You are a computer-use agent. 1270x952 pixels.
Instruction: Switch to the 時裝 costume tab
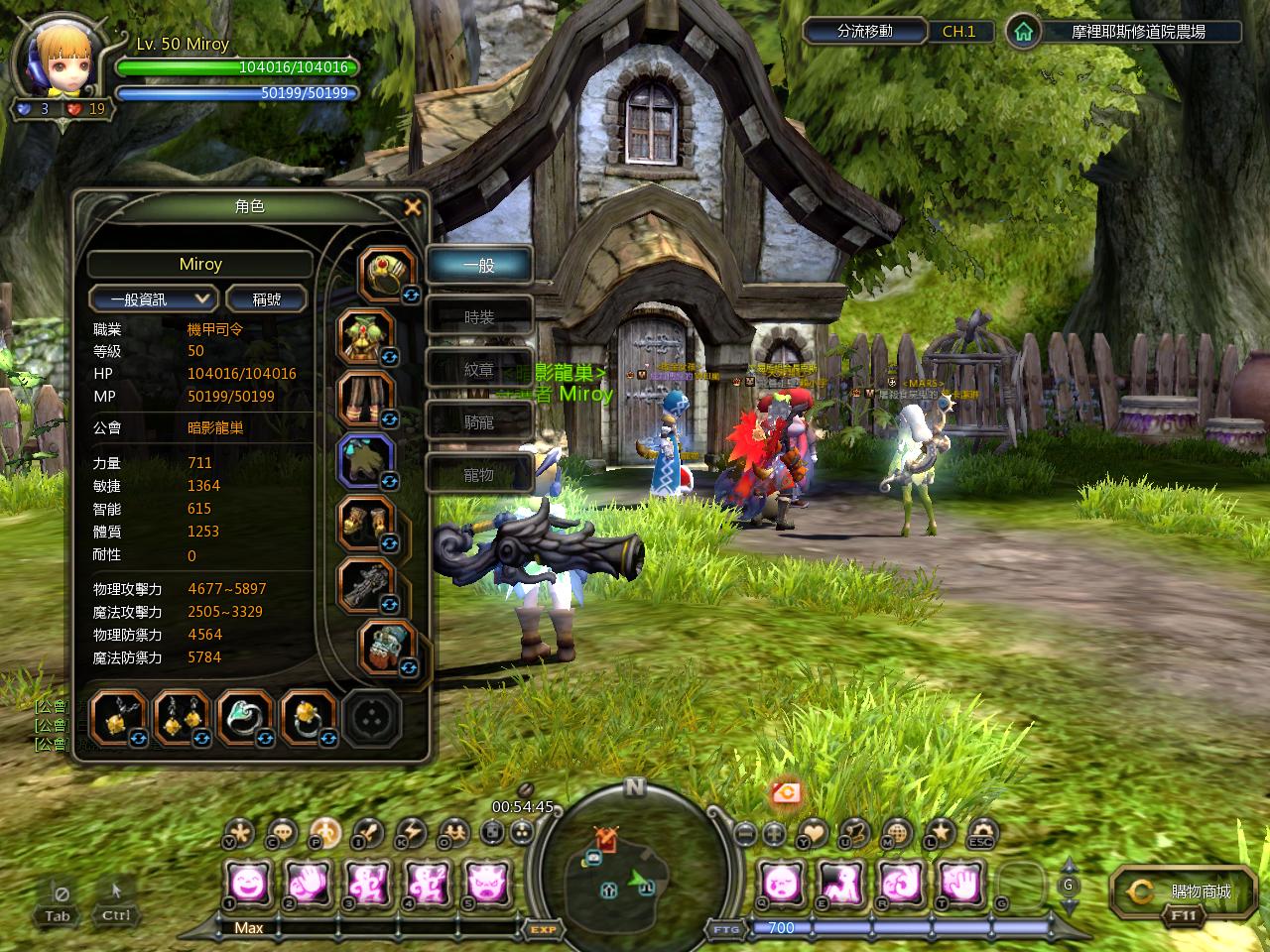479,317
